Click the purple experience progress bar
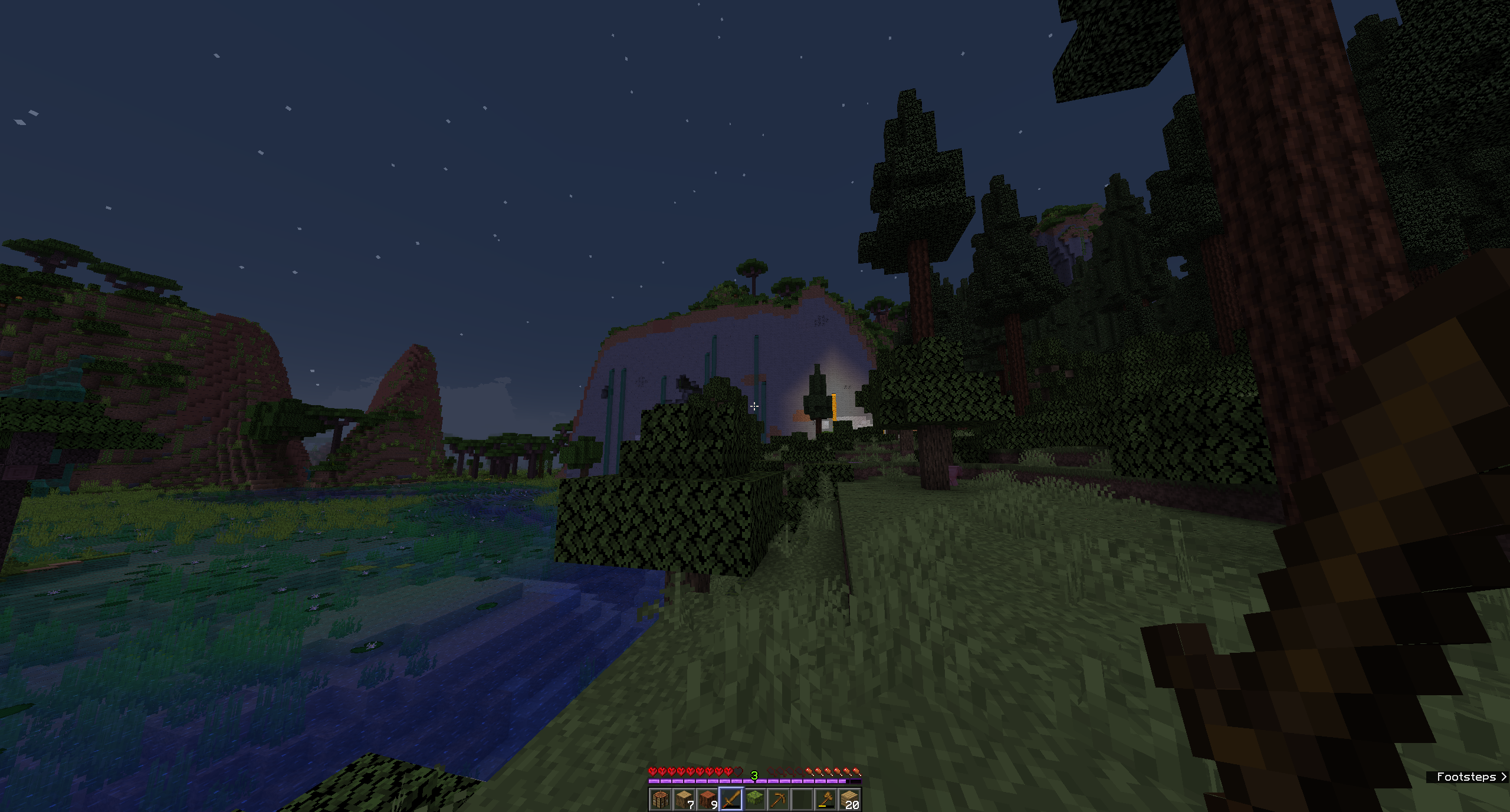Screen dimensions: 1510x812 tap(708, 782)
